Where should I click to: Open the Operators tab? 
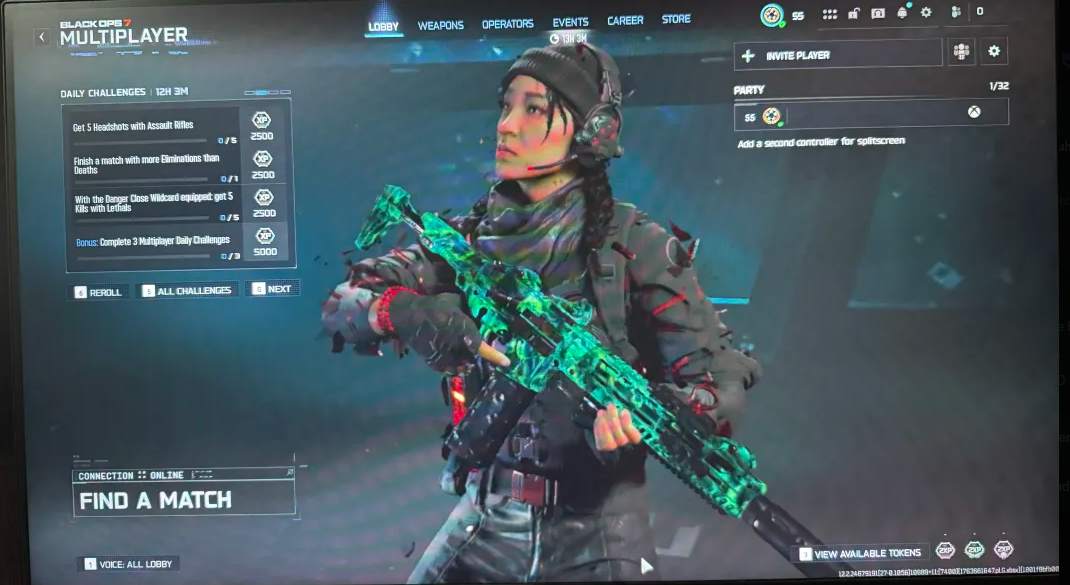(507, 24)
